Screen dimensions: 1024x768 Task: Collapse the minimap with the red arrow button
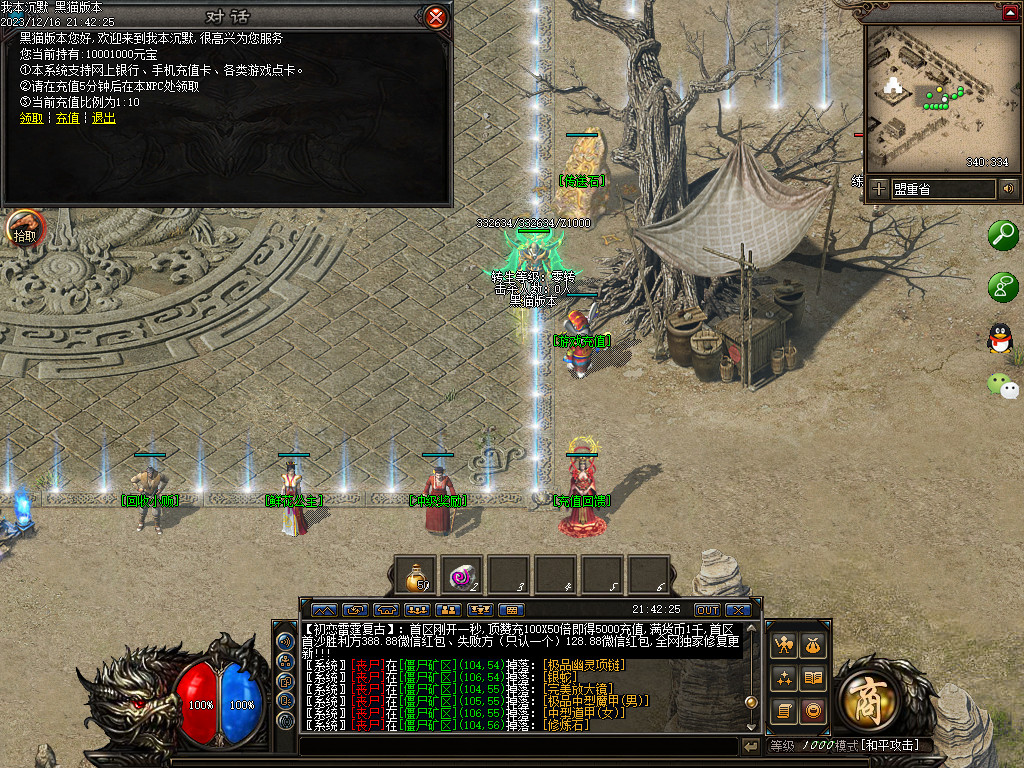click(1010, 12)
